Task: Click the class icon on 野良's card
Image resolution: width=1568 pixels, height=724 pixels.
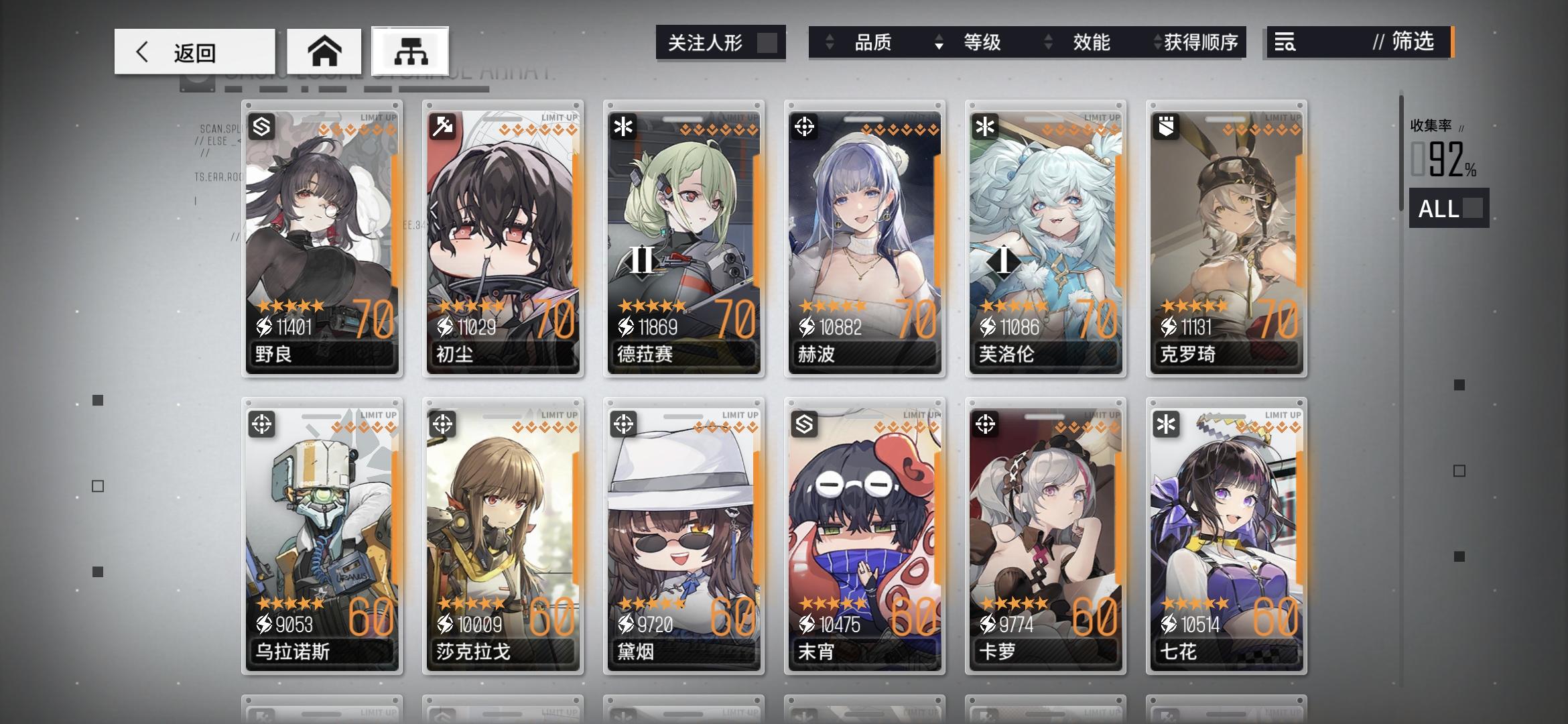Action: (x=260, y=125)
